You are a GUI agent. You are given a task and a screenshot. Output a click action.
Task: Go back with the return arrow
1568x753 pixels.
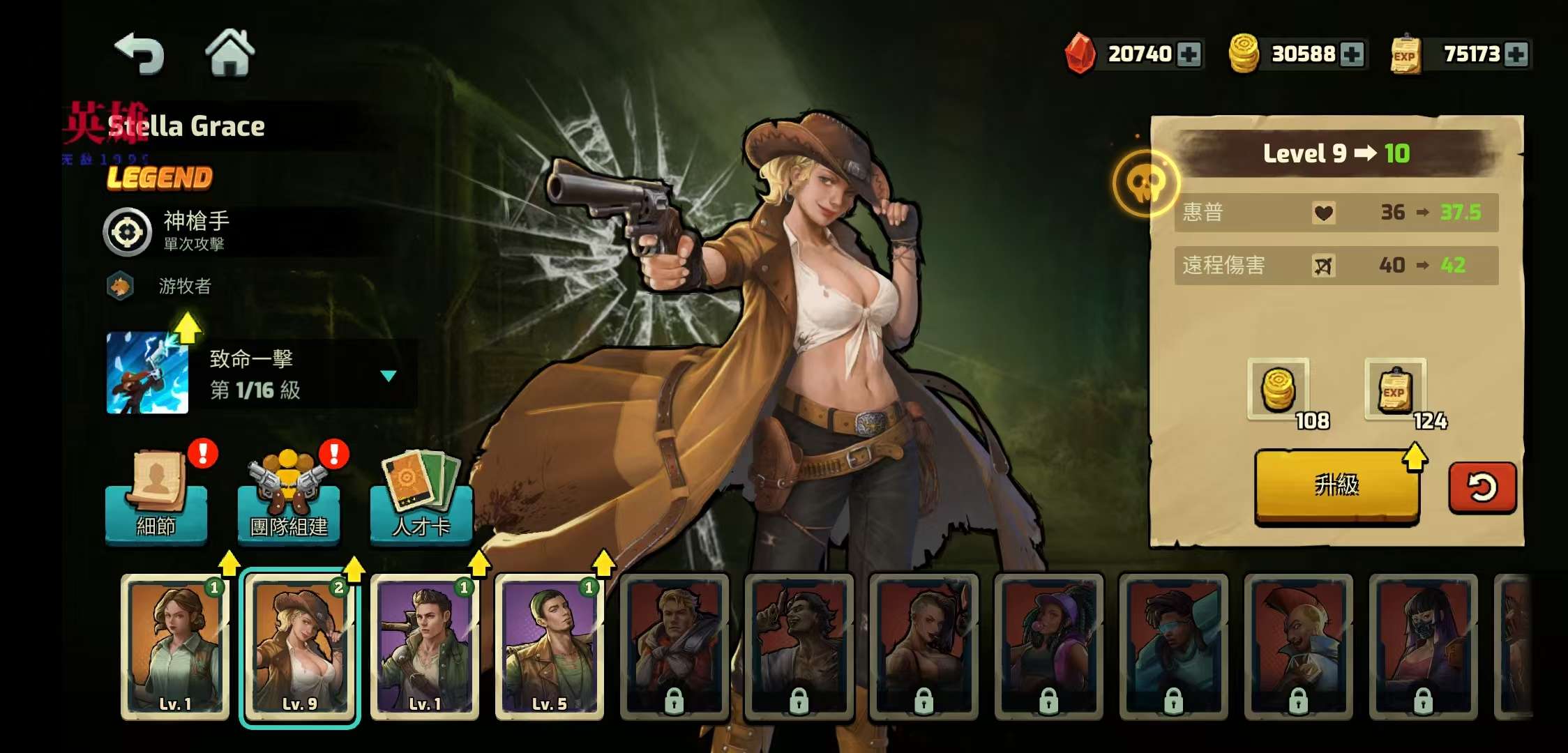140,54
